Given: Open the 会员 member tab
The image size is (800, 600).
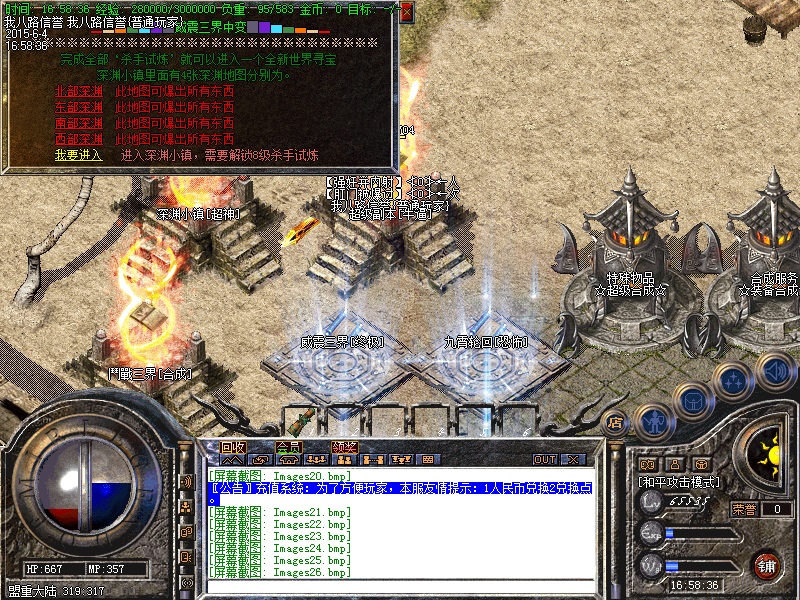Looking at the screenshot, I should coord(288,447).
